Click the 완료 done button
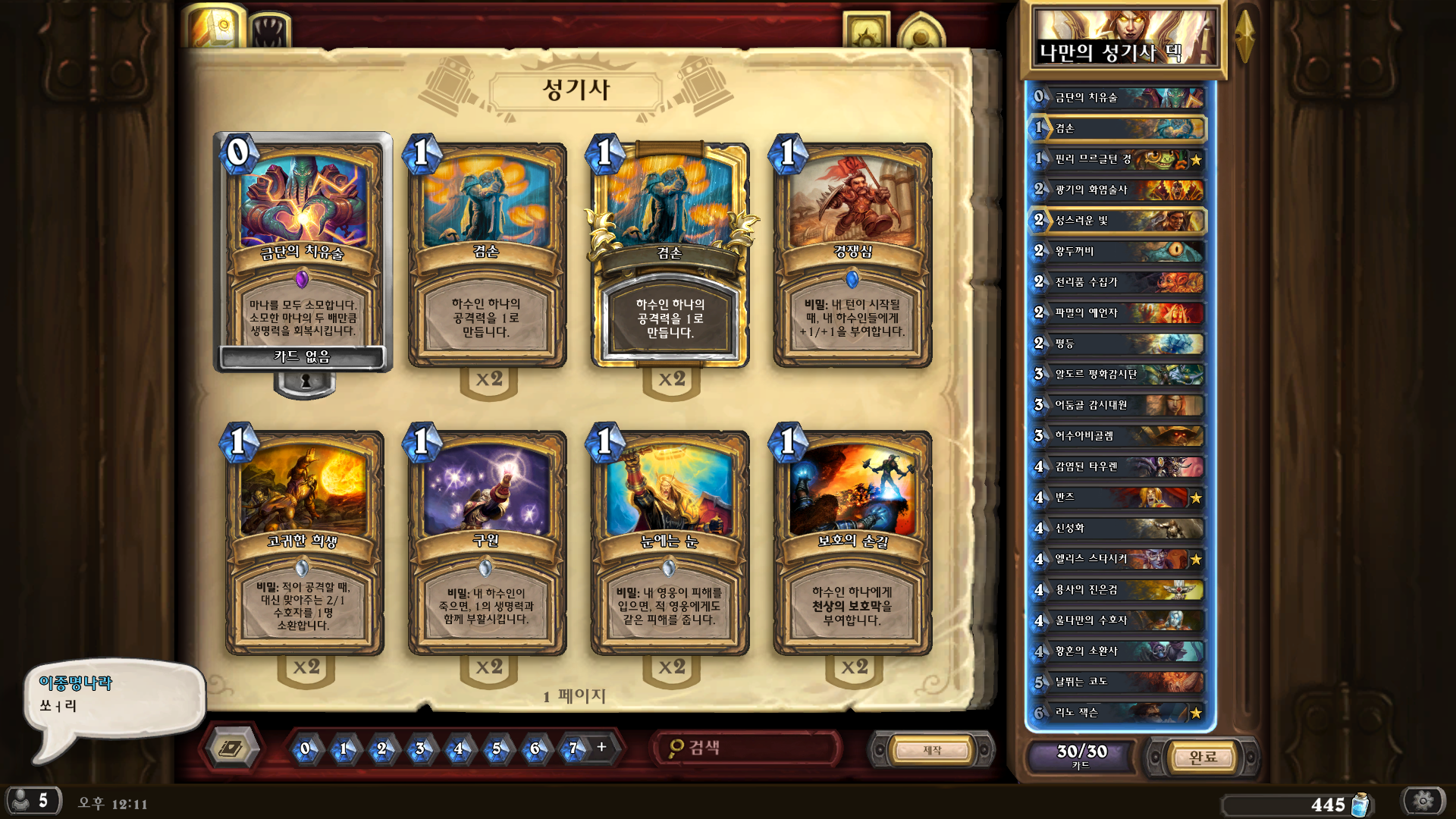This screenshot has width=1456, height=819. click(x=1203, y=757)
